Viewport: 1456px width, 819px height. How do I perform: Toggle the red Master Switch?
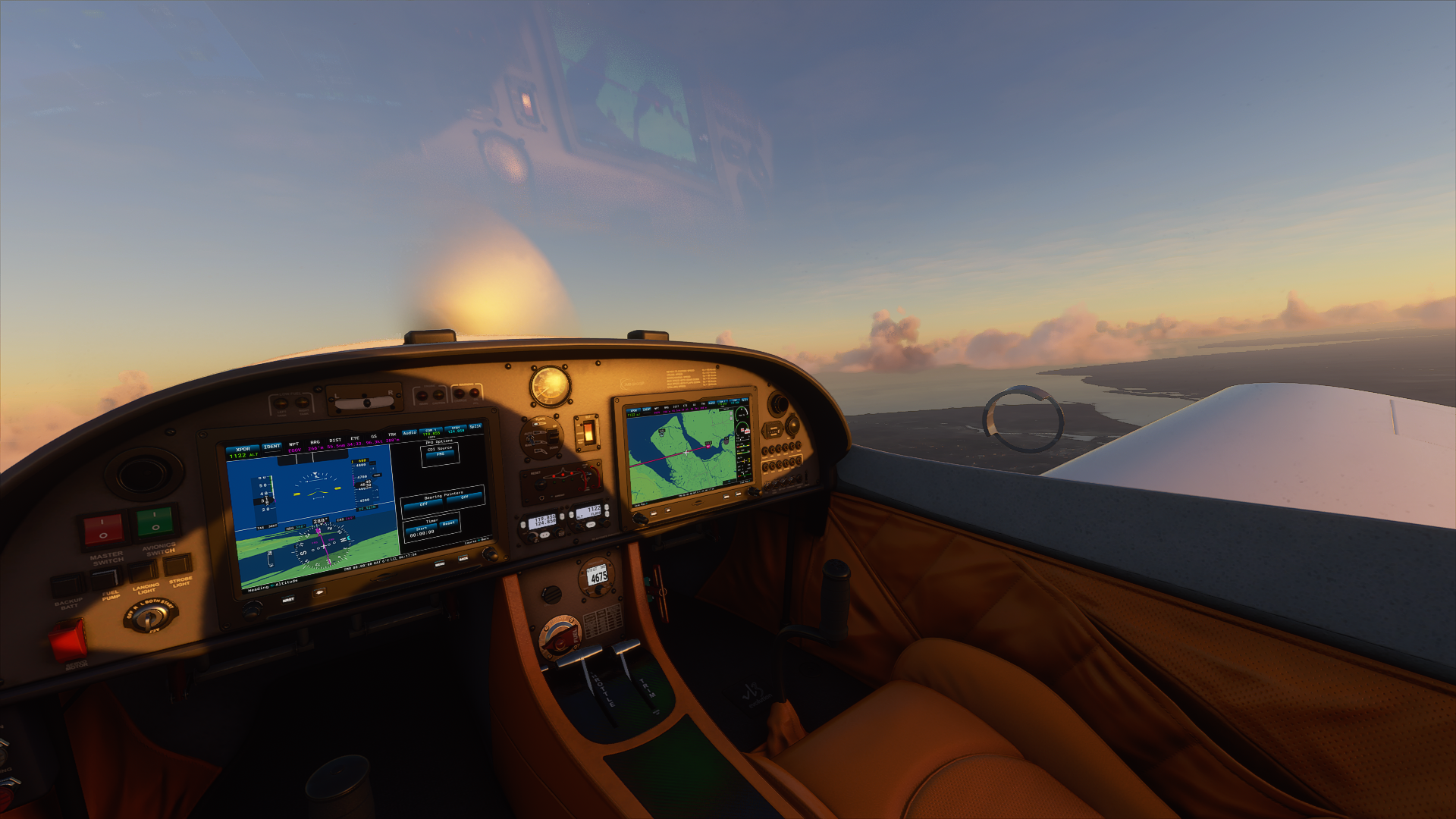(103, 529)
